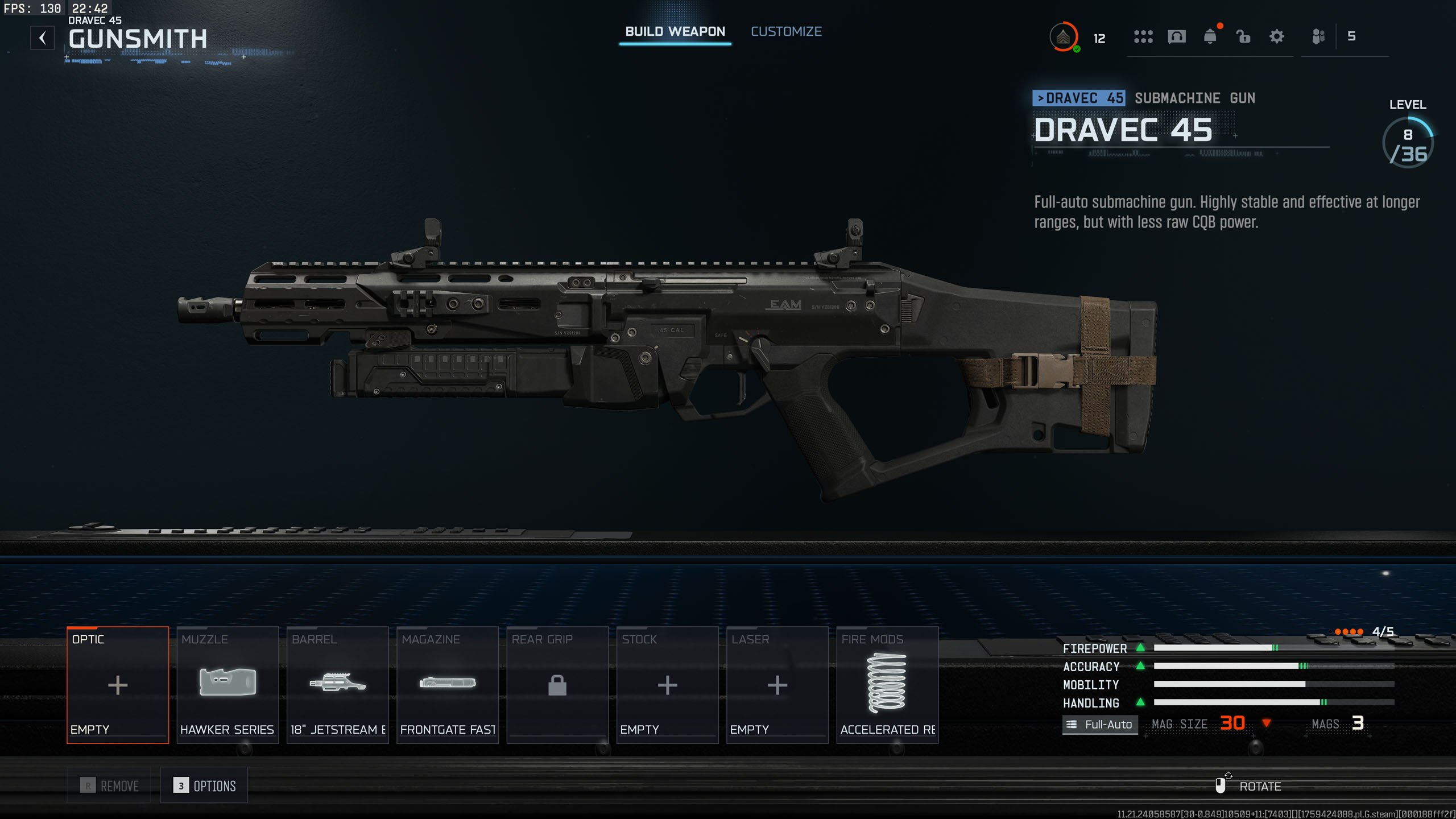
Task: Select the empty Laser attachment slot
Action: click(777, 685)
